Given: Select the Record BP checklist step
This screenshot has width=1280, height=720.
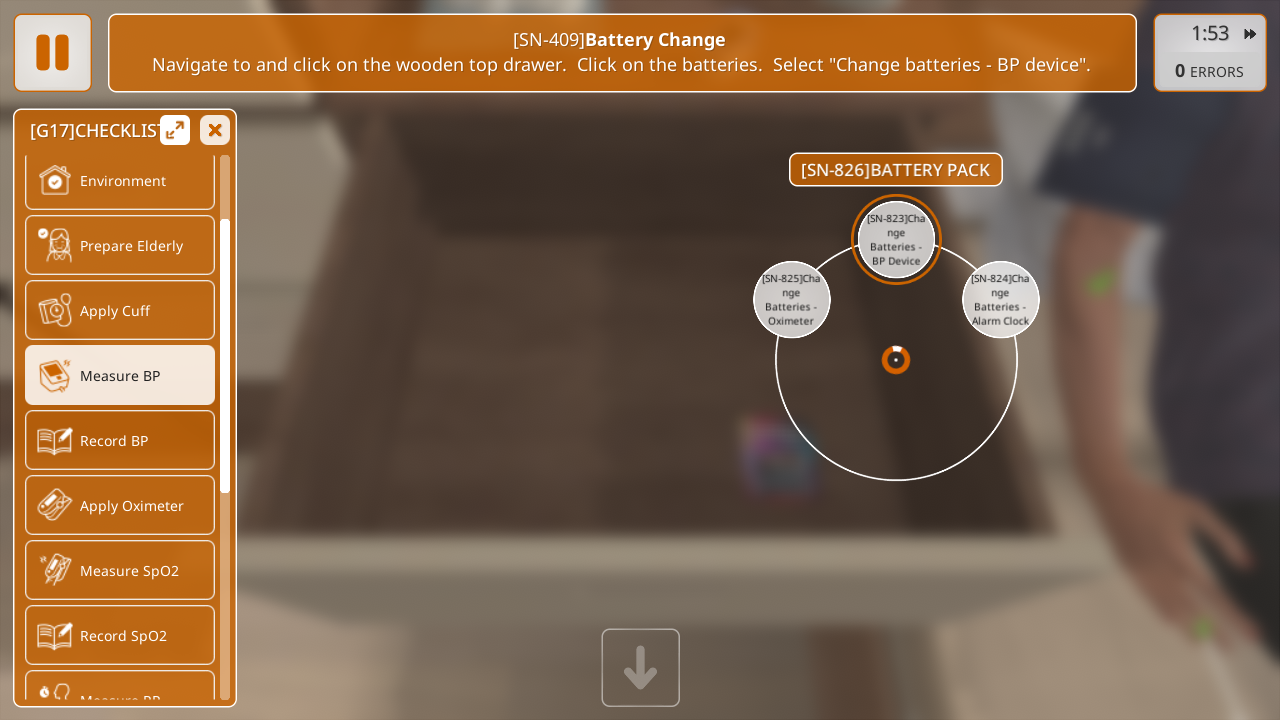Looking at the screenshot, I should tap(120, 440).
